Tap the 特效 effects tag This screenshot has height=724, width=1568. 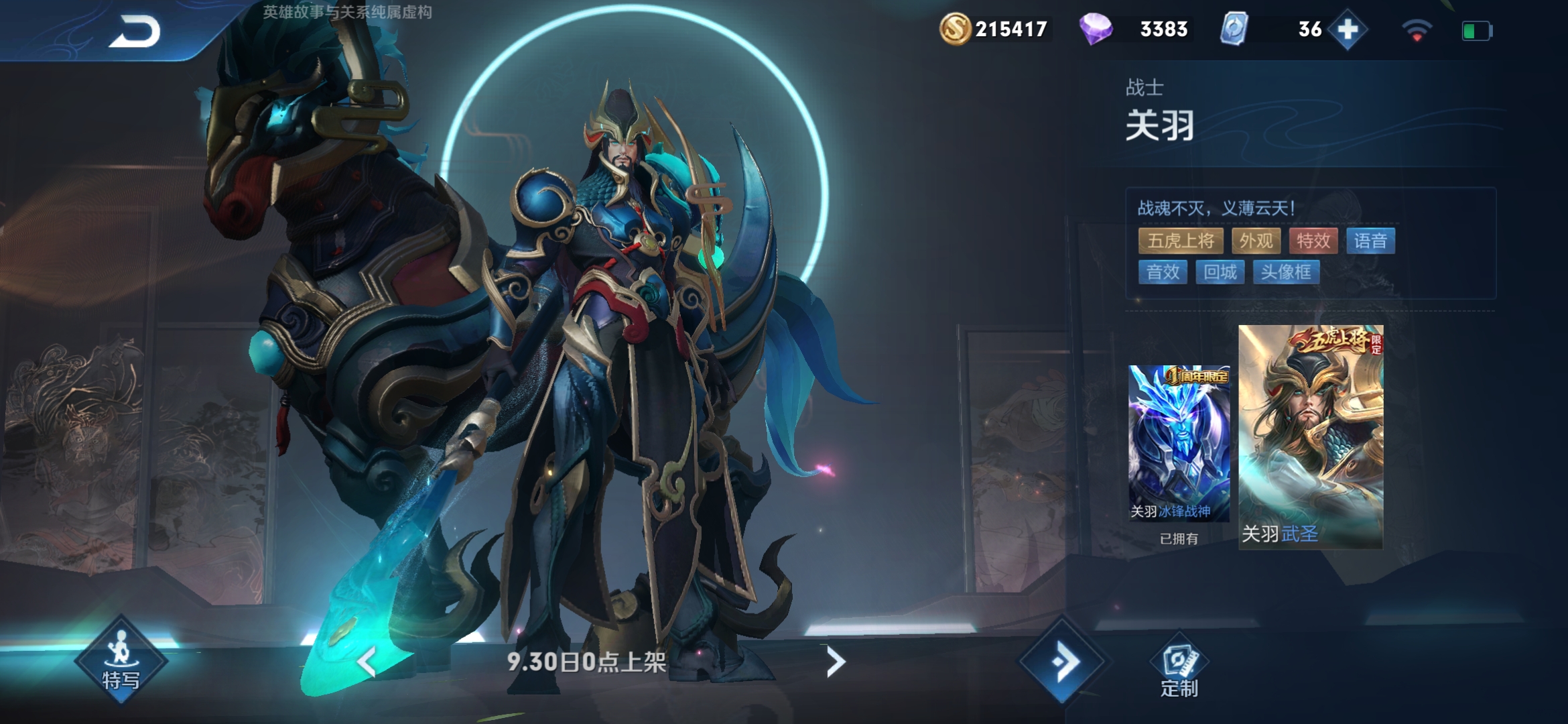coord(1313,241)
